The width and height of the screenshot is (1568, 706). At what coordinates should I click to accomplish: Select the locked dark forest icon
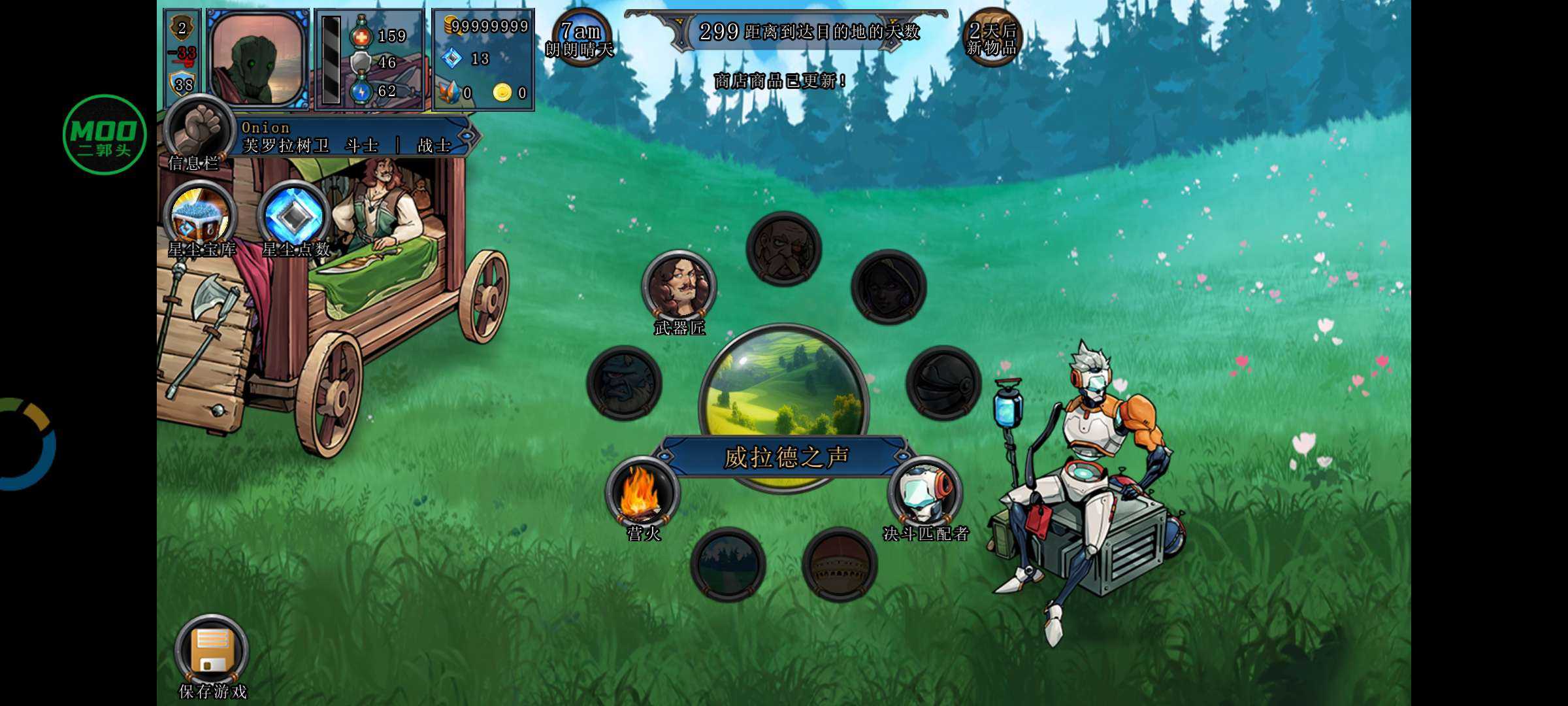(x=728, y=563)
